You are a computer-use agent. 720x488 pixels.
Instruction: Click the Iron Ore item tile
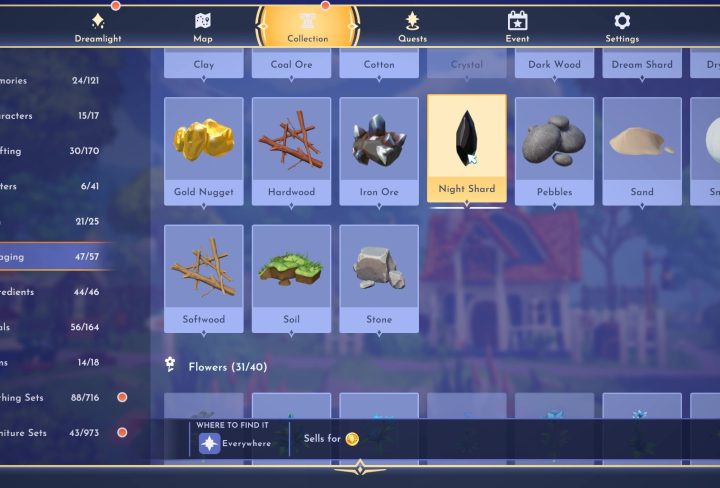(379, 150)
